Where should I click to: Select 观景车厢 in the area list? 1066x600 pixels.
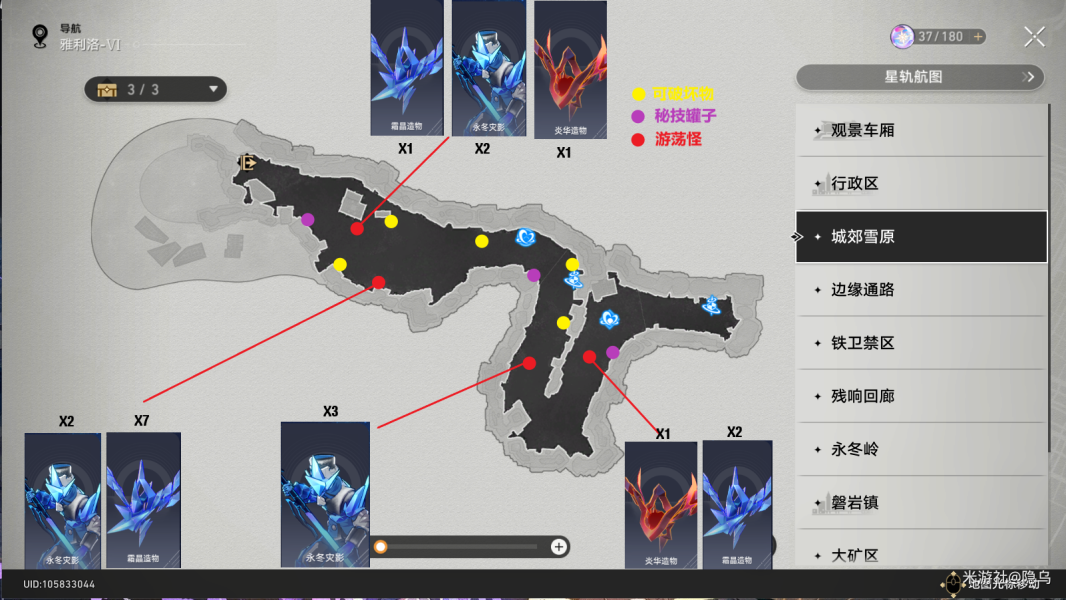(x=921, y=131)
